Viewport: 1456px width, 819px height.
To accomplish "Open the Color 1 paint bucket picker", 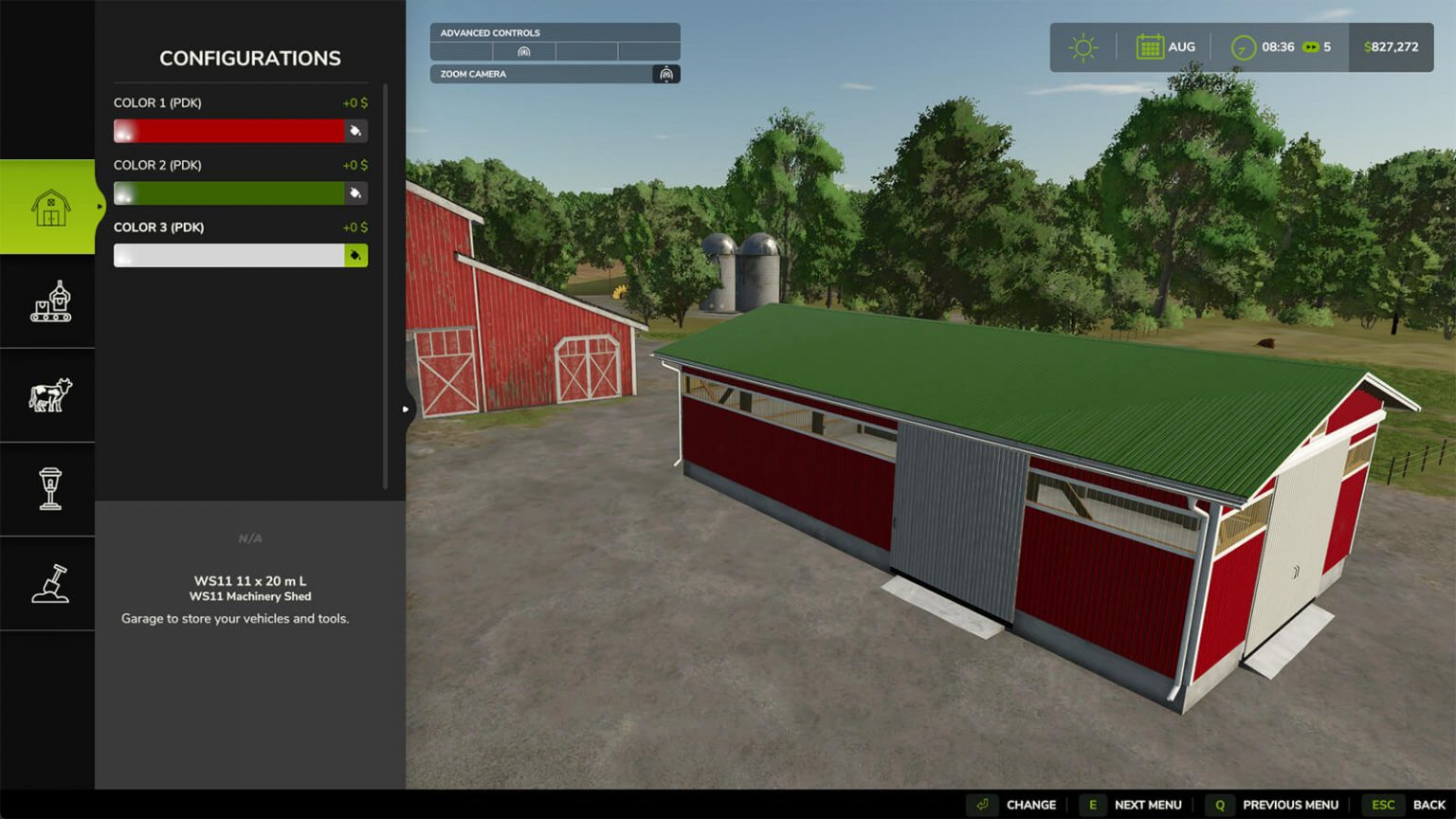I will pyautogui.click(x=355, y=131).
